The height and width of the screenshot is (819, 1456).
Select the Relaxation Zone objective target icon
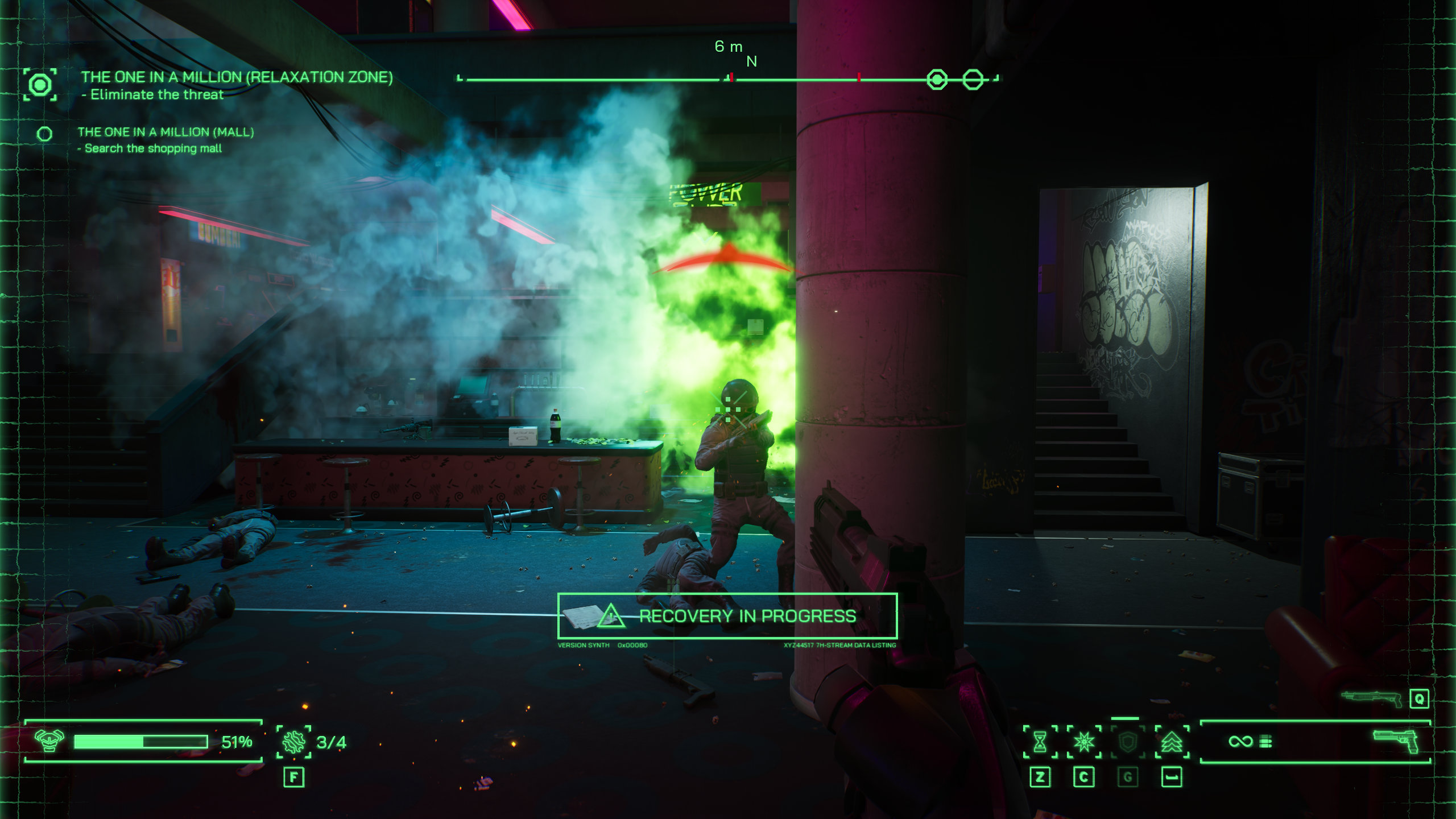point(40,85)
